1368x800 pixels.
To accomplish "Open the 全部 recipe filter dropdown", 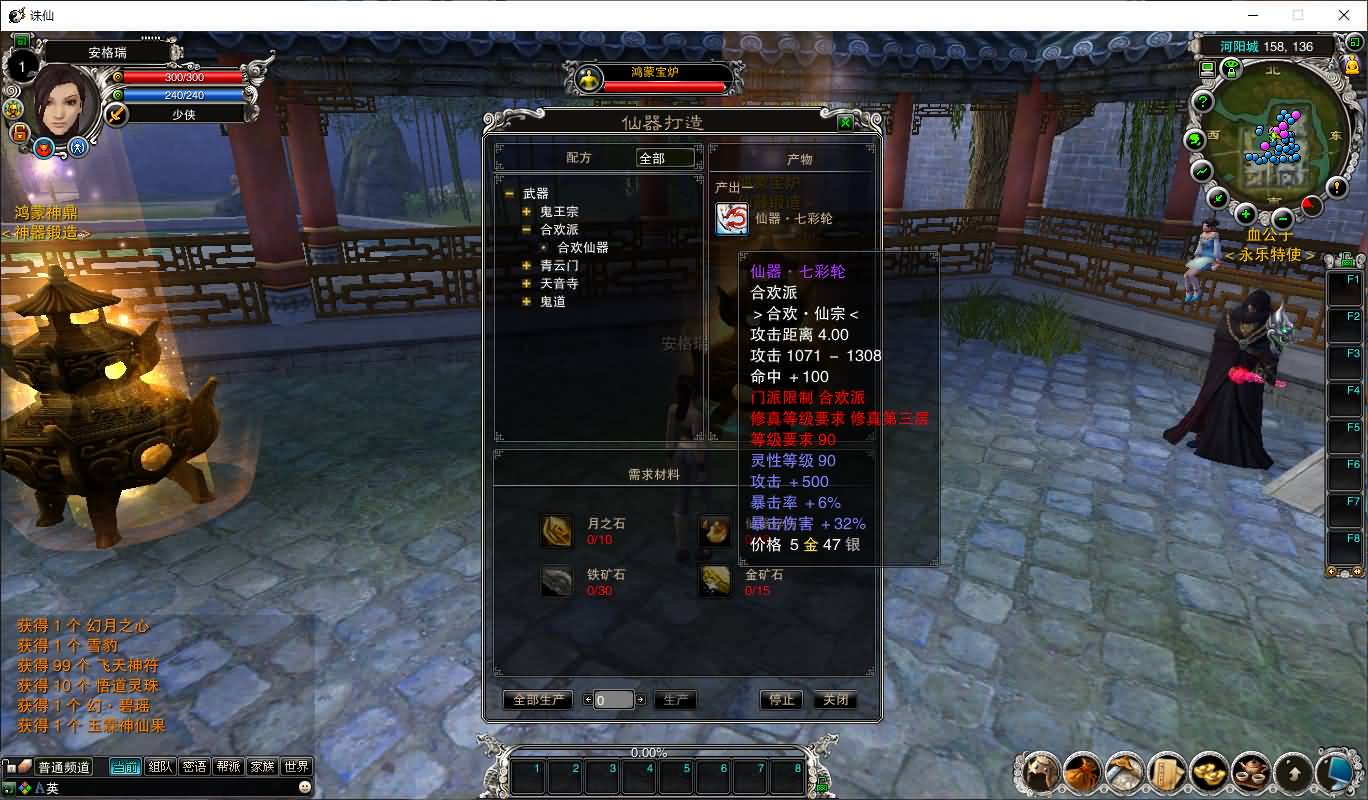I will (x=666, y=157).
